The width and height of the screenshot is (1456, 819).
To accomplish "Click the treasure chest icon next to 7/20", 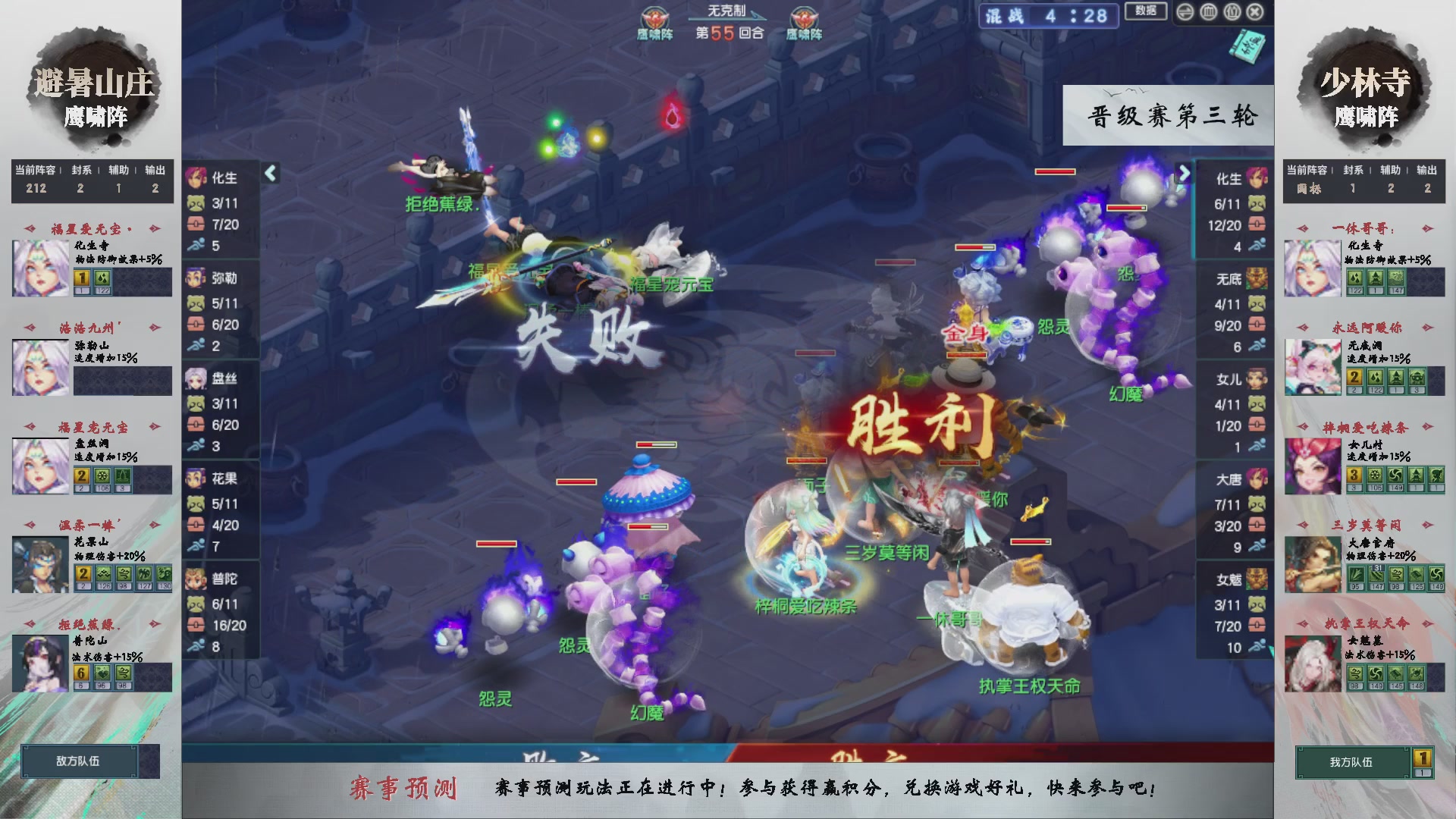I will [x=196, y=224].
